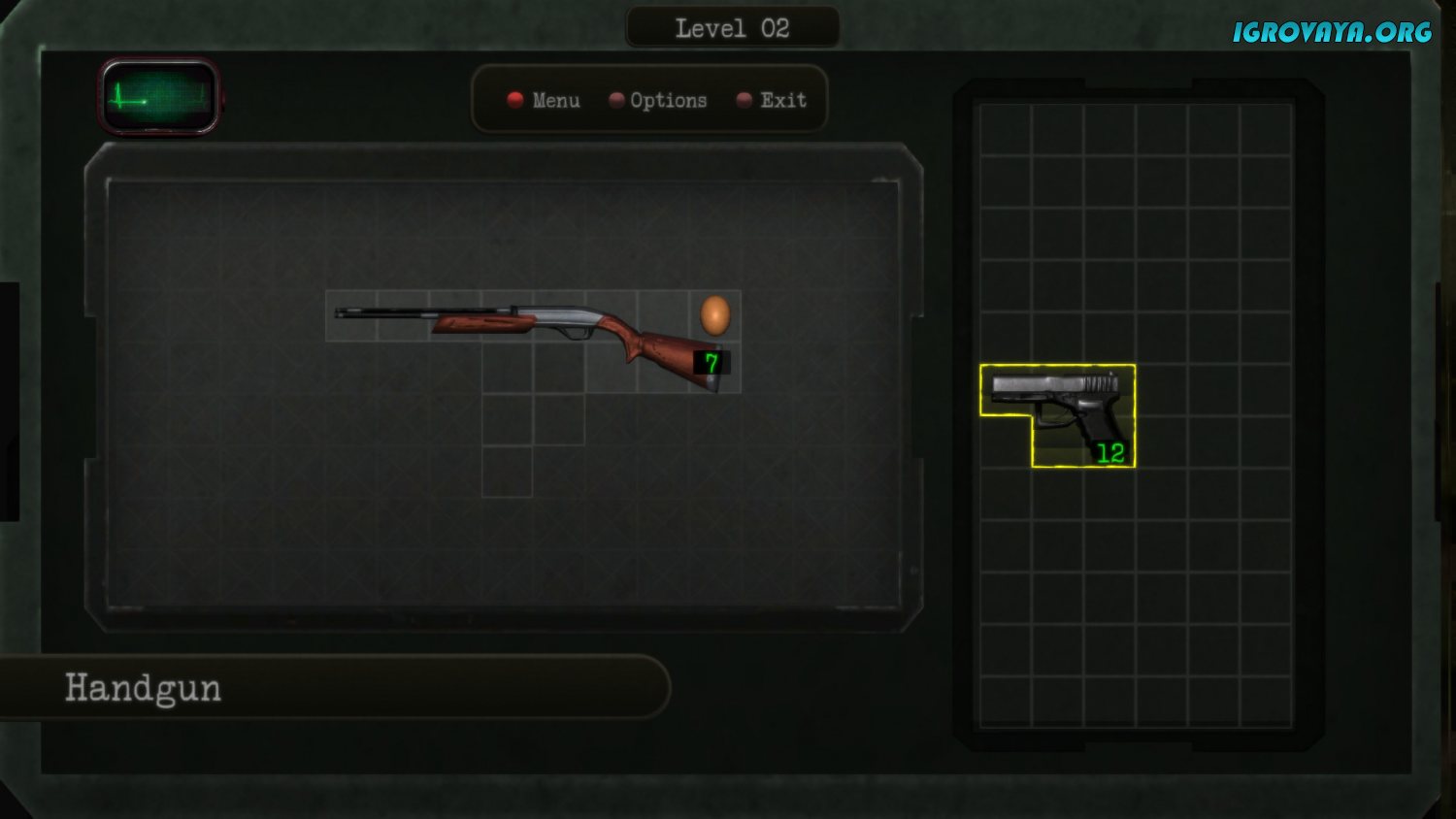Select the egg item

(x=715, y=315)
